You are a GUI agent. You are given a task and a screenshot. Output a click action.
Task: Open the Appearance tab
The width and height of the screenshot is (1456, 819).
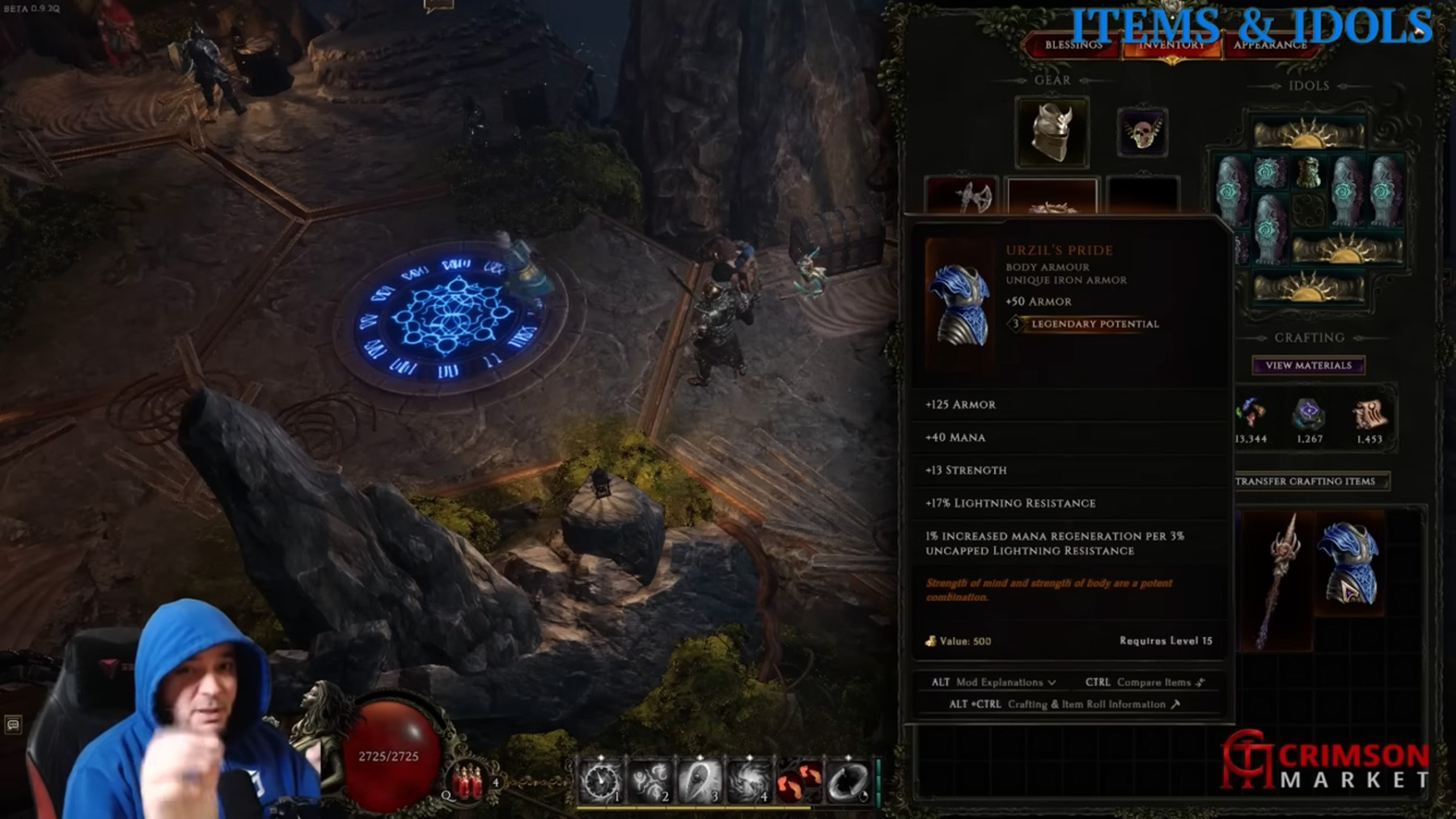point(1269,45)
